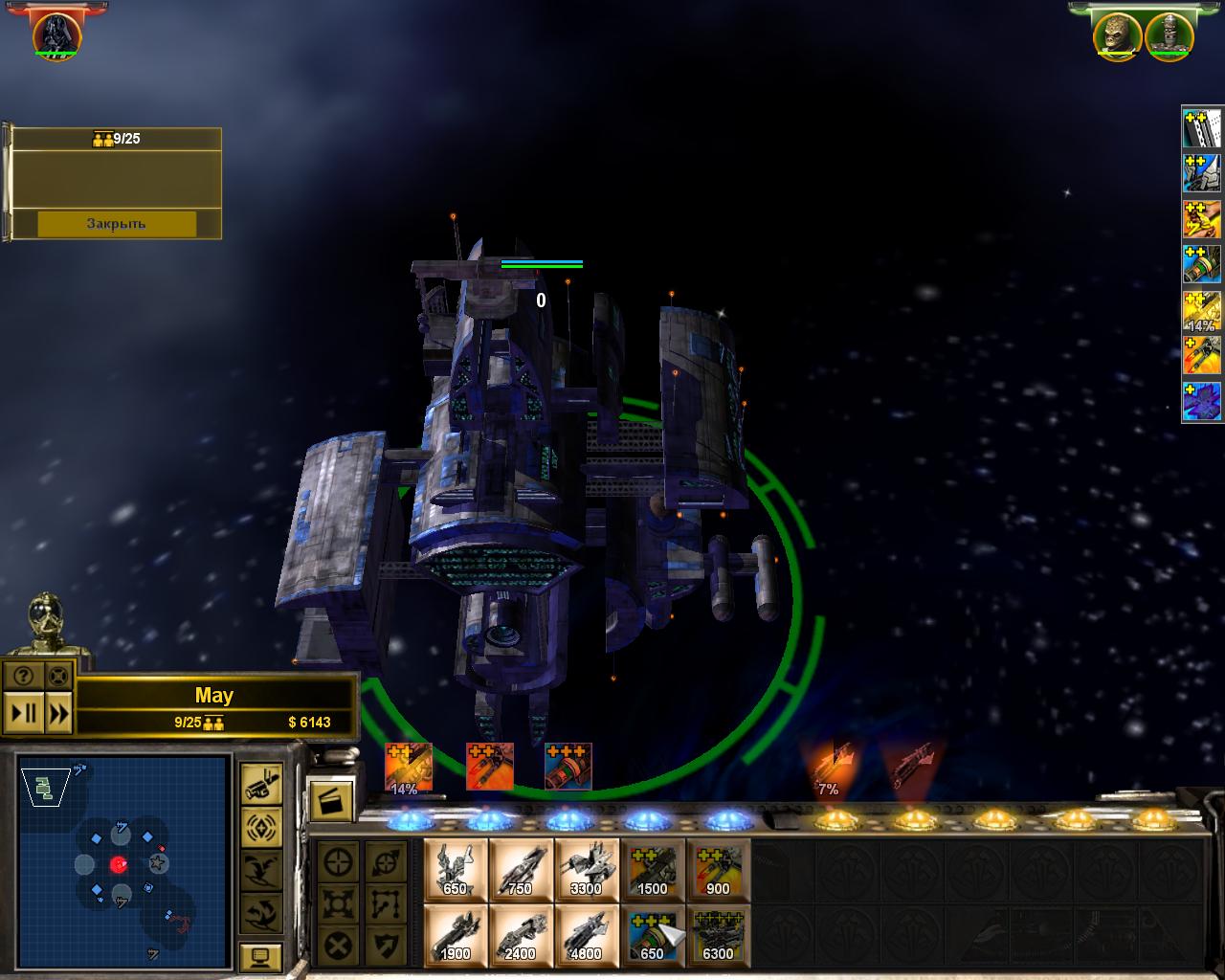Queue the 4800-credit capital ship
This screenshot has height=980, width=1225.
tap(586, 935)
